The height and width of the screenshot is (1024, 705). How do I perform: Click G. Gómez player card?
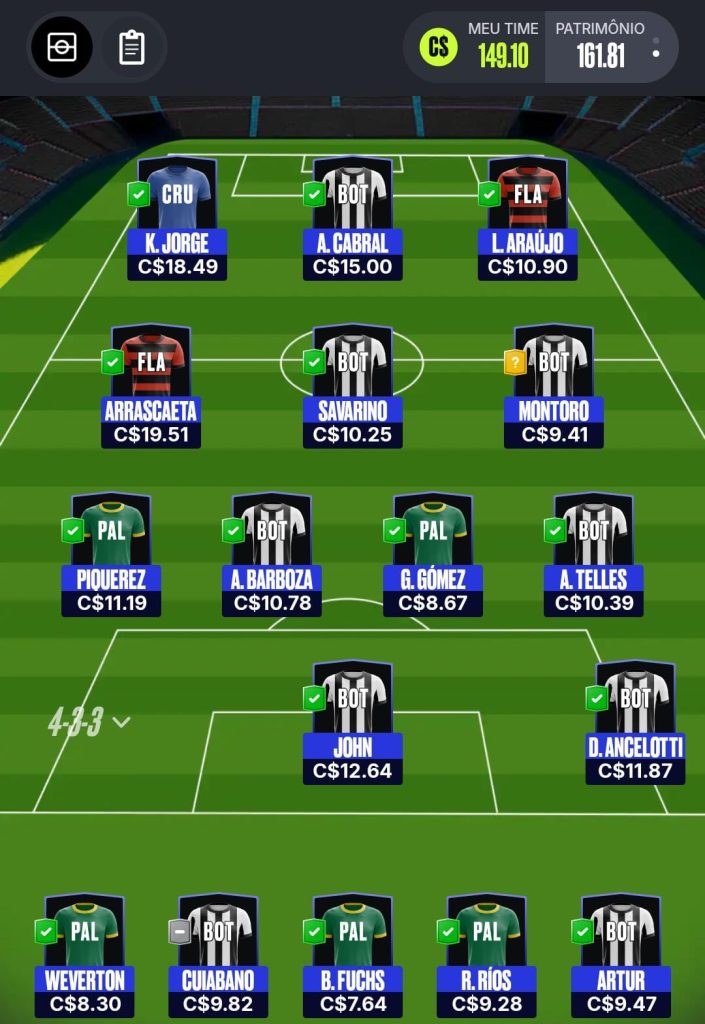pyautogui.click(x=432, y=553)
